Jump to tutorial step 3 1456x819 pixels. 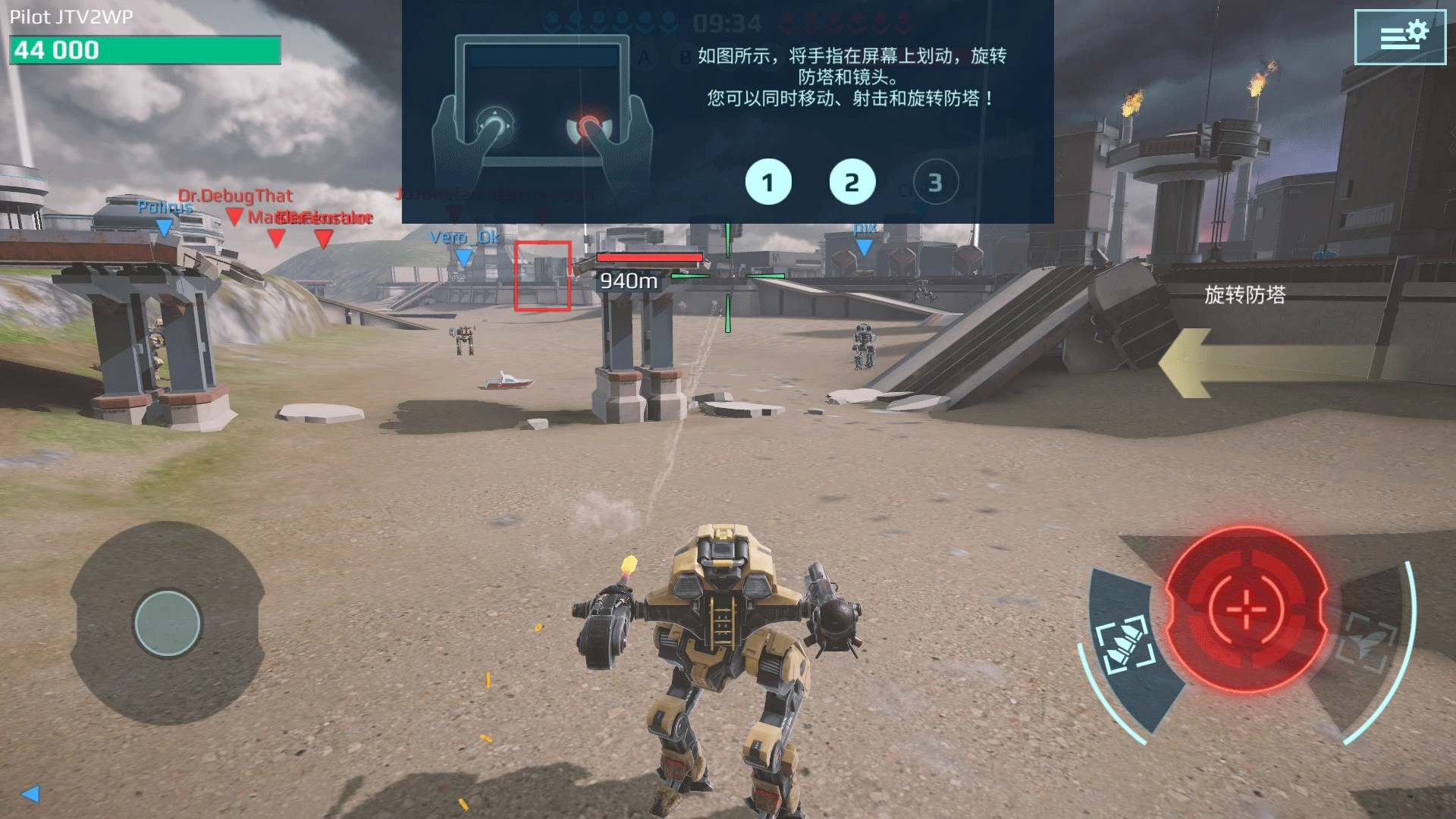click(x=935, y=183)
